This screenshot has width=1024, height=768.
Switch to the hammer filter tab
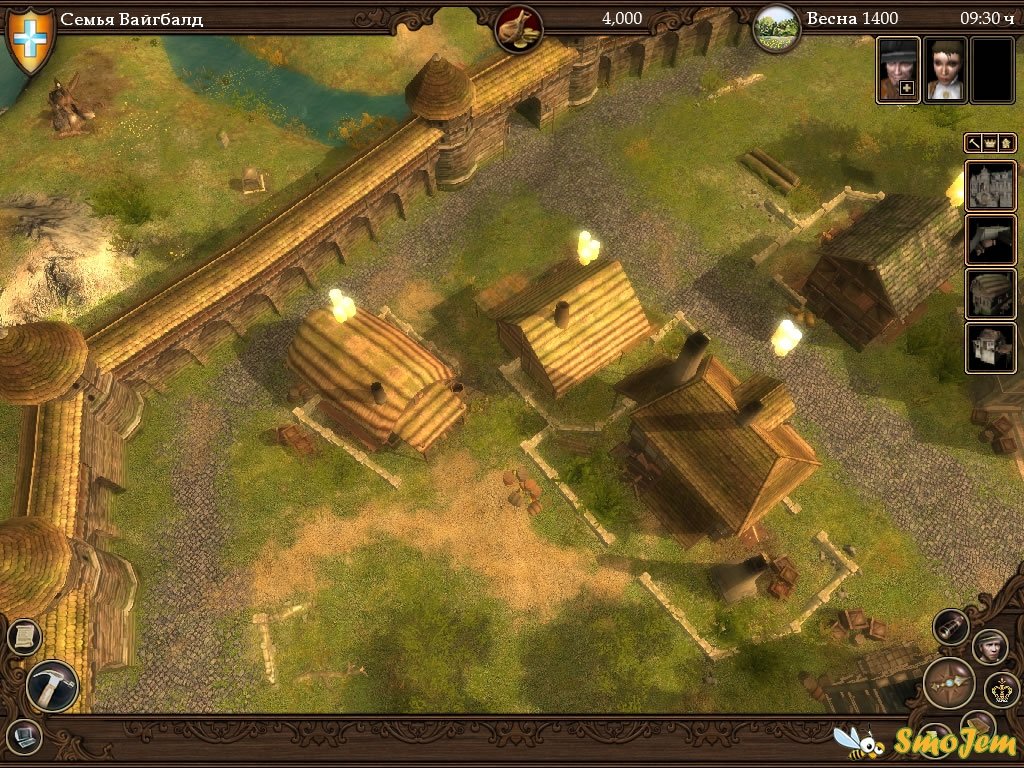(x=975, y=143)
